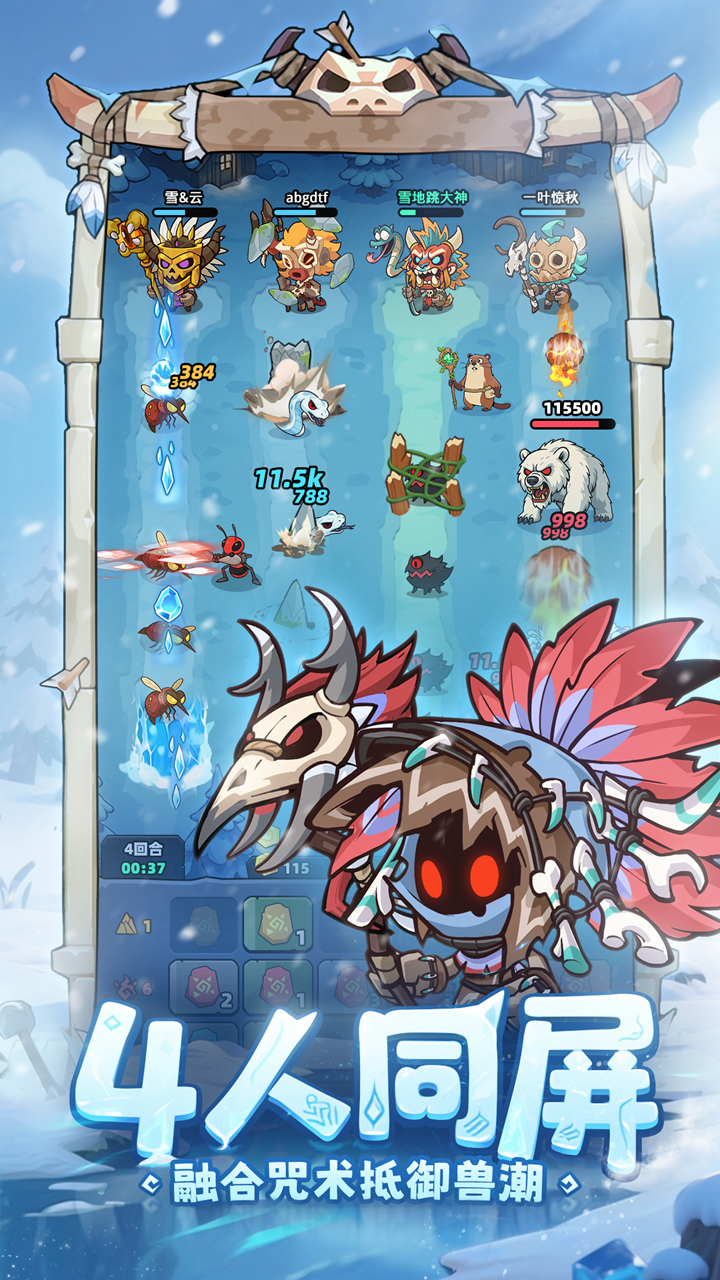
Task: Select the yellow rune stone numbered 1
Action: click(x=278, y=924)
